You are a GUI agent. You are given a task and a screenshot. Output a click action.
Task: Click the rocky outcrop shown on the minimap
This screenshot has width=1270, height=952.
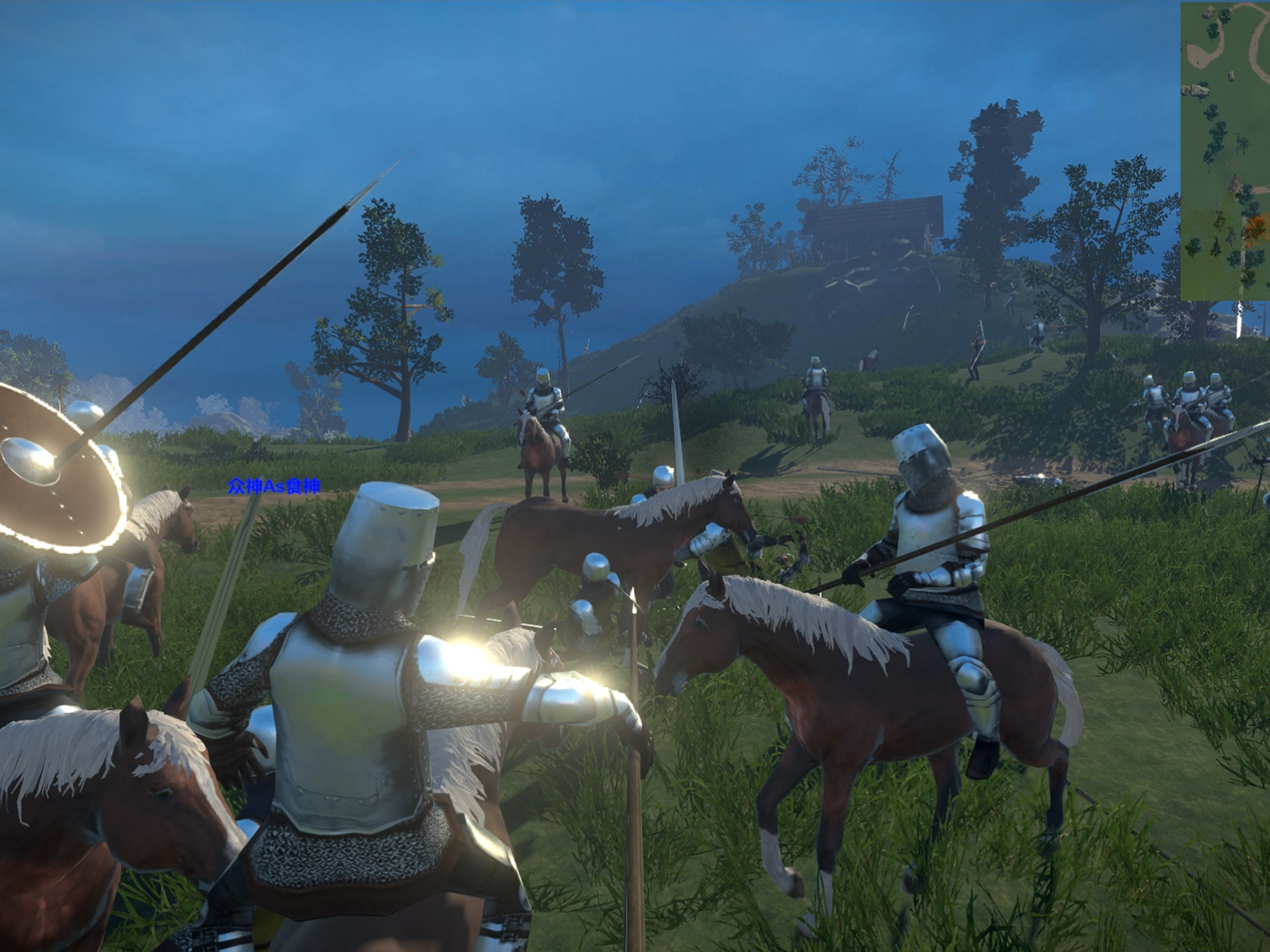coord(1195,91)
